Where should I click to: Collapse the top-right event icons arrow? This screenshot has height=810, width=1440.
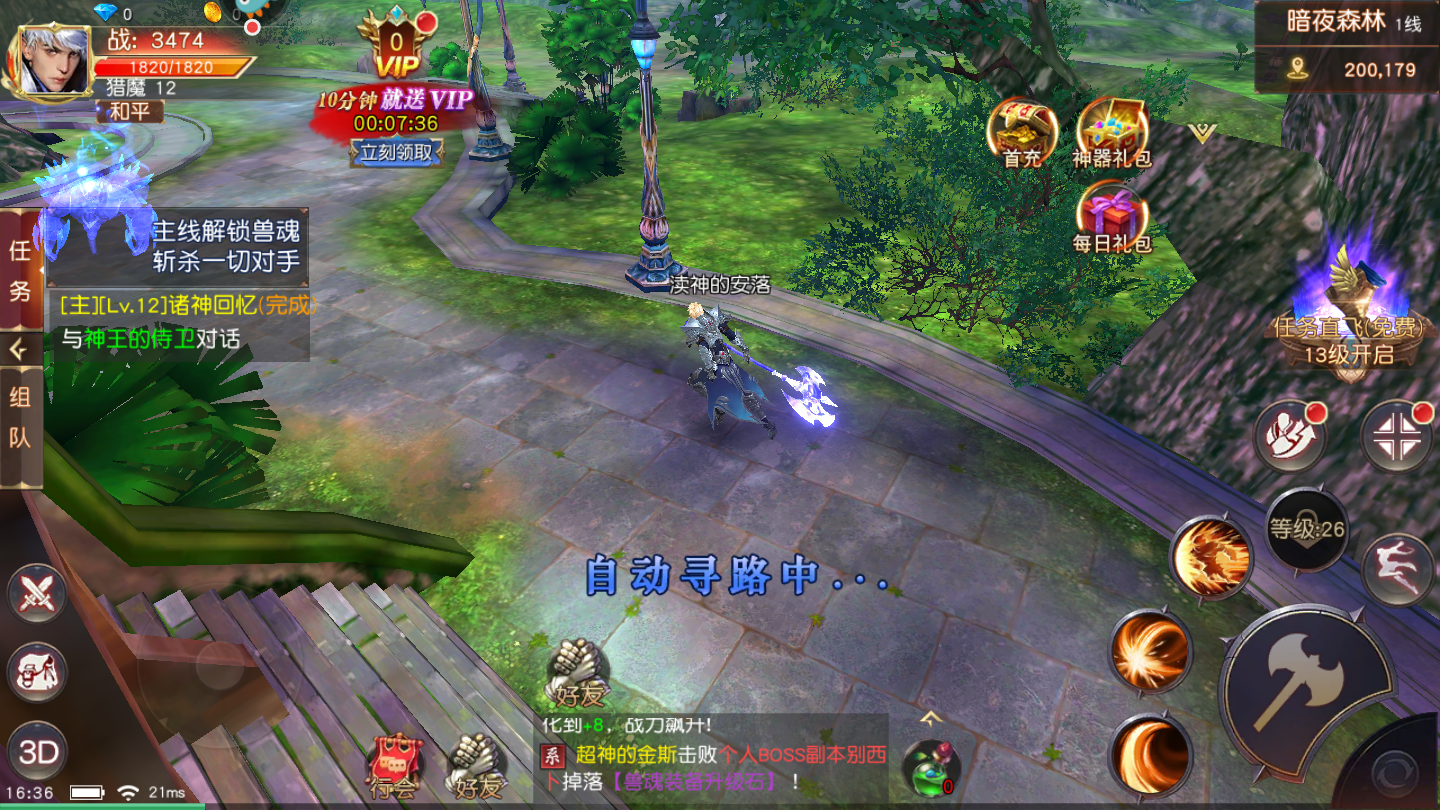(x=1202, y=133)
